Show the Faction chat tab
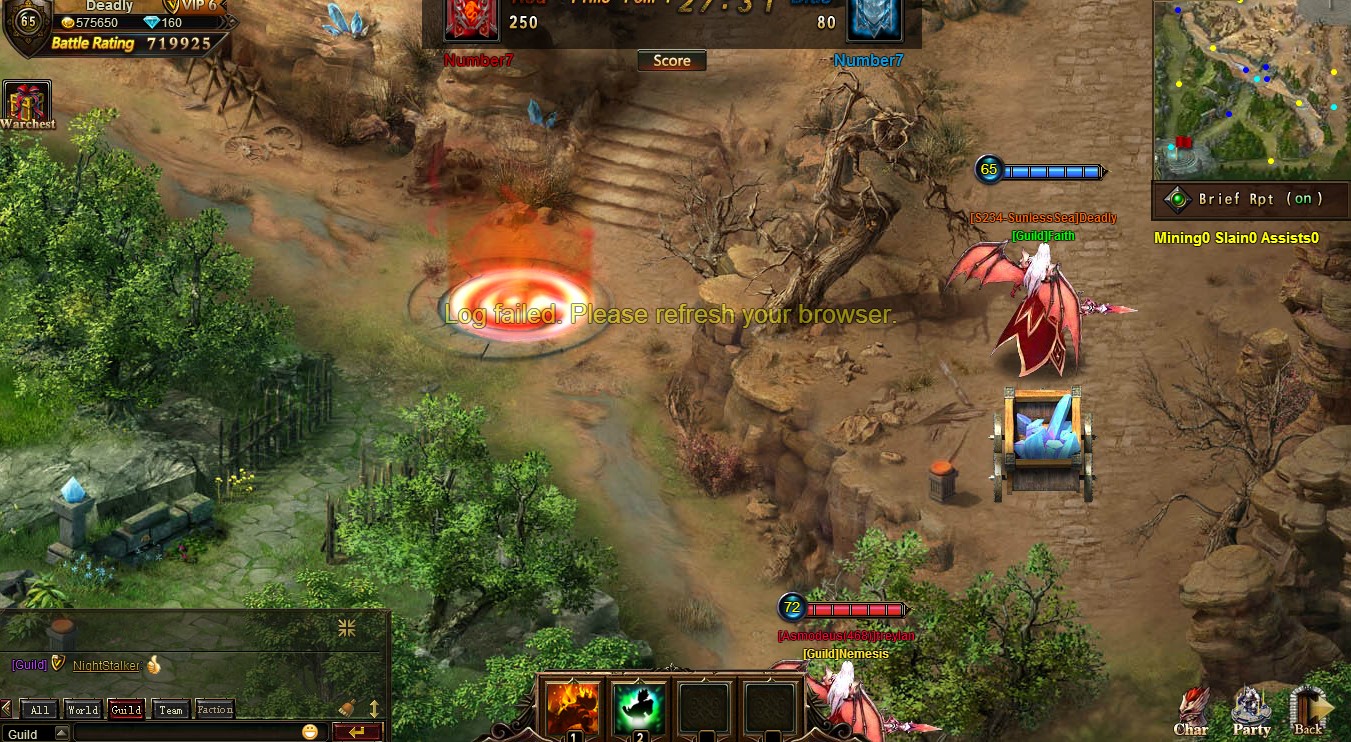 pyautogui.click(x=215, y=710)
